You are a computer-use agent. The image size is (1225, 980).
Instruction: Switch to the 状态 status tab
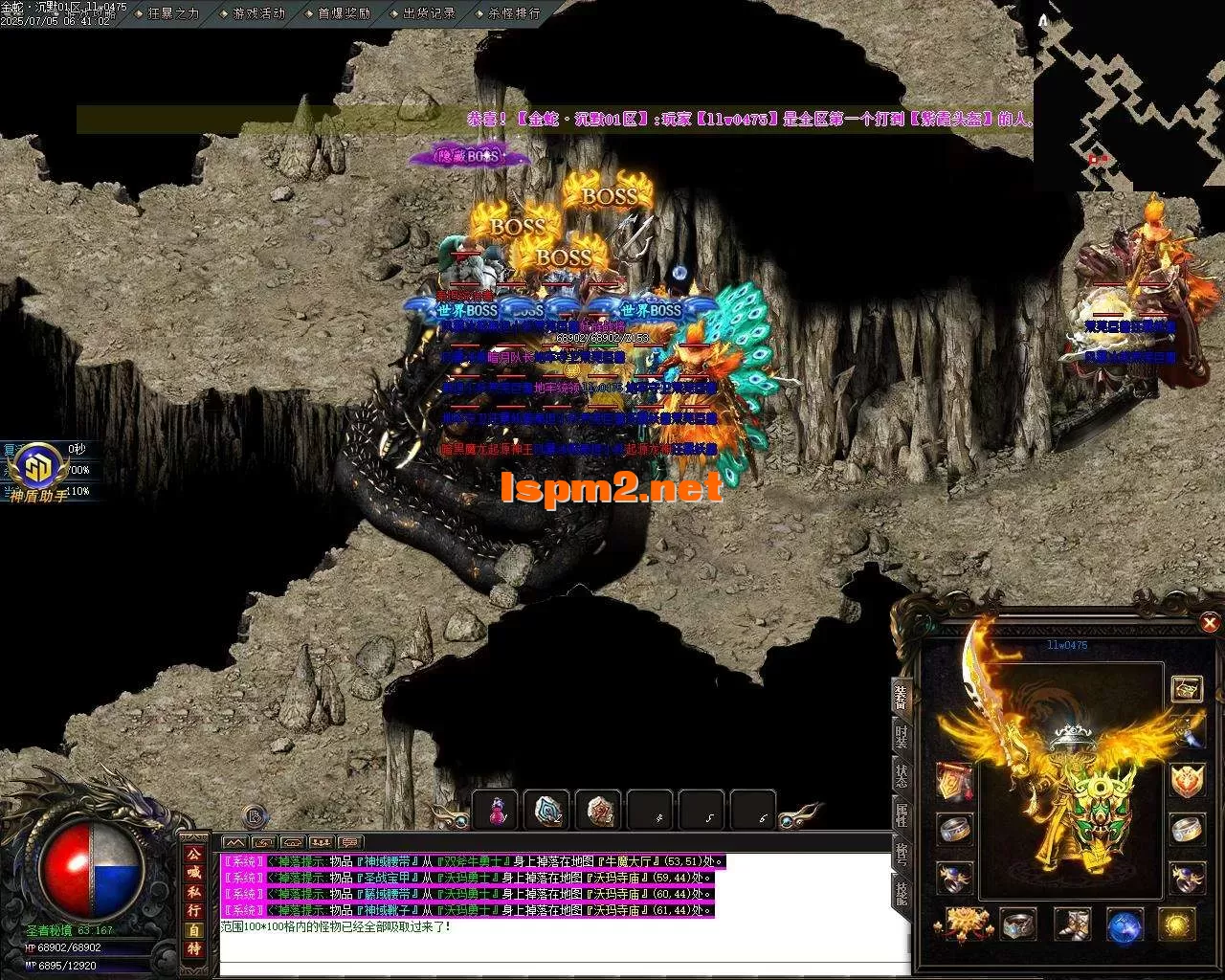[x=902, y=776]
